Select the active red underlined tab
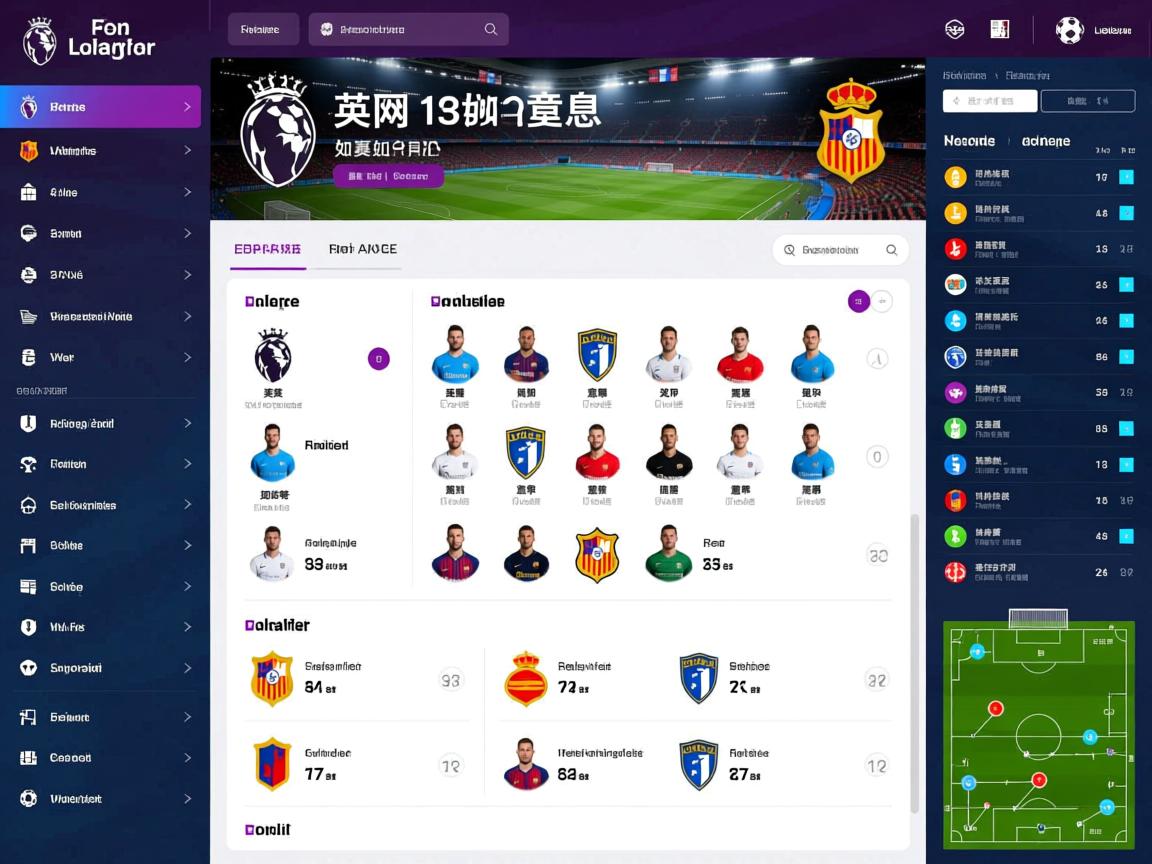 click(x=267, y=249)
